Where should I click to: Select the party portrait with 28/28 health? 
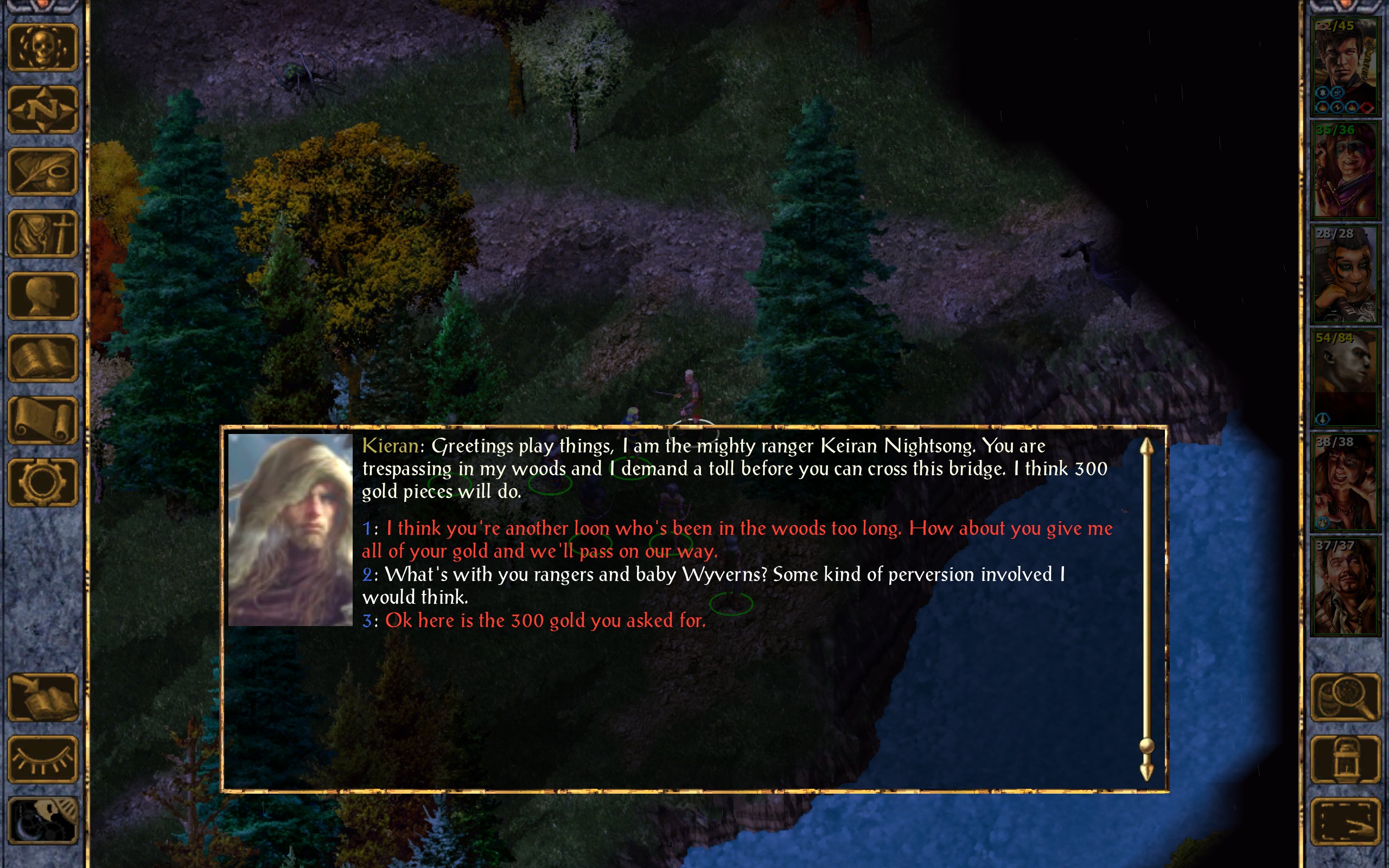click(1345, 275)
